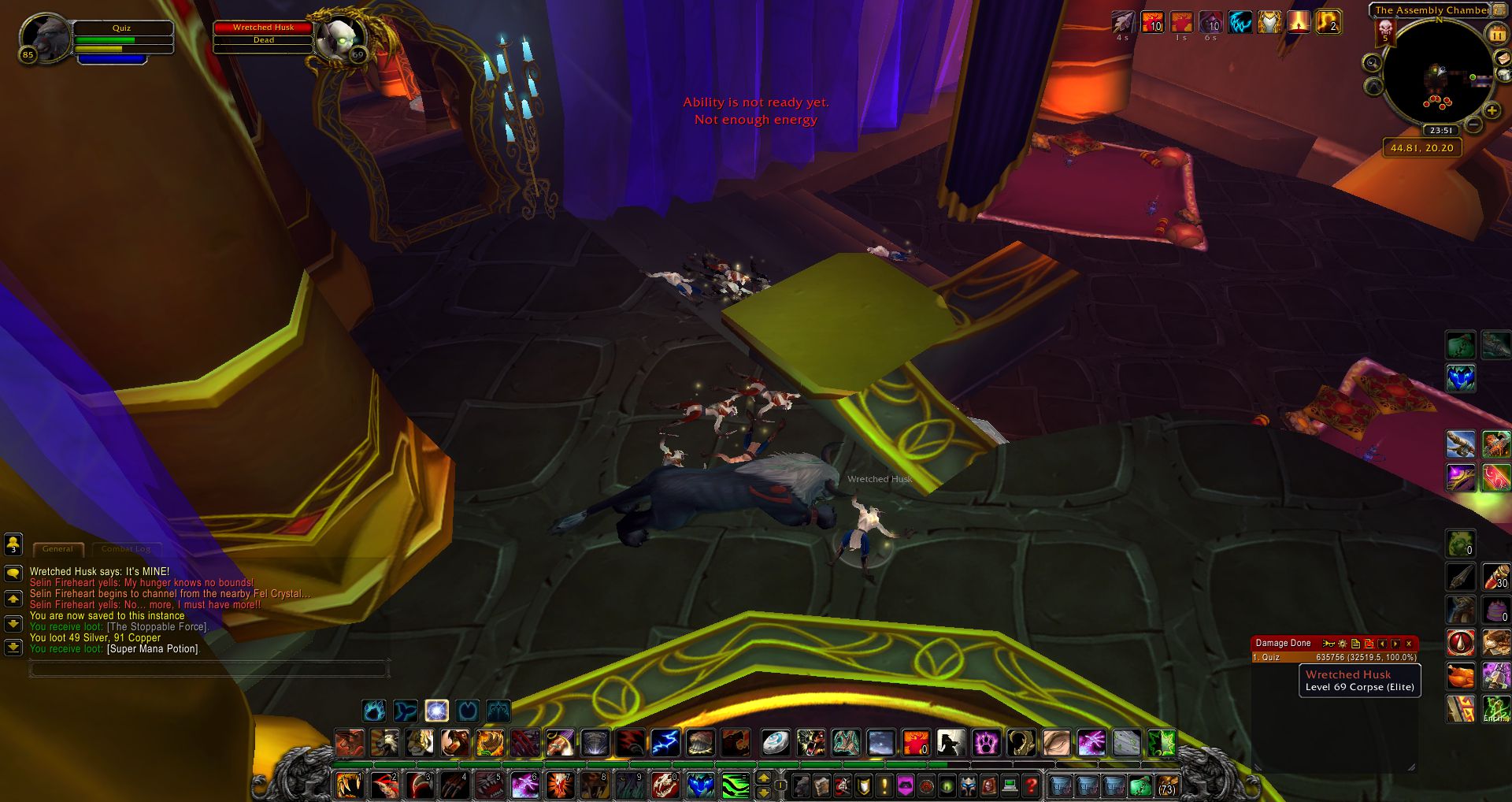Open the main menu computer icon

[1009, 785]
